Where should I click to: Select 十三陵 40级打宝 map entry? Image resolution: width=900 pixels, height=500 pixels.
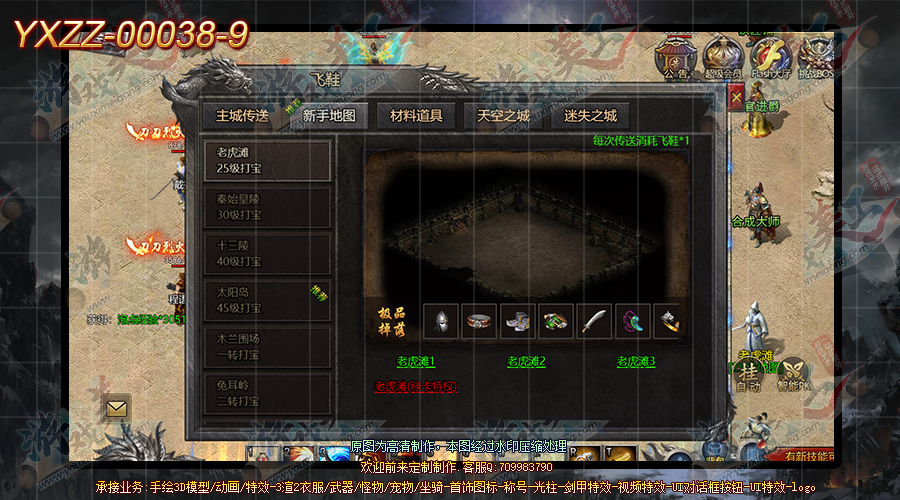[x=267, y=254]
